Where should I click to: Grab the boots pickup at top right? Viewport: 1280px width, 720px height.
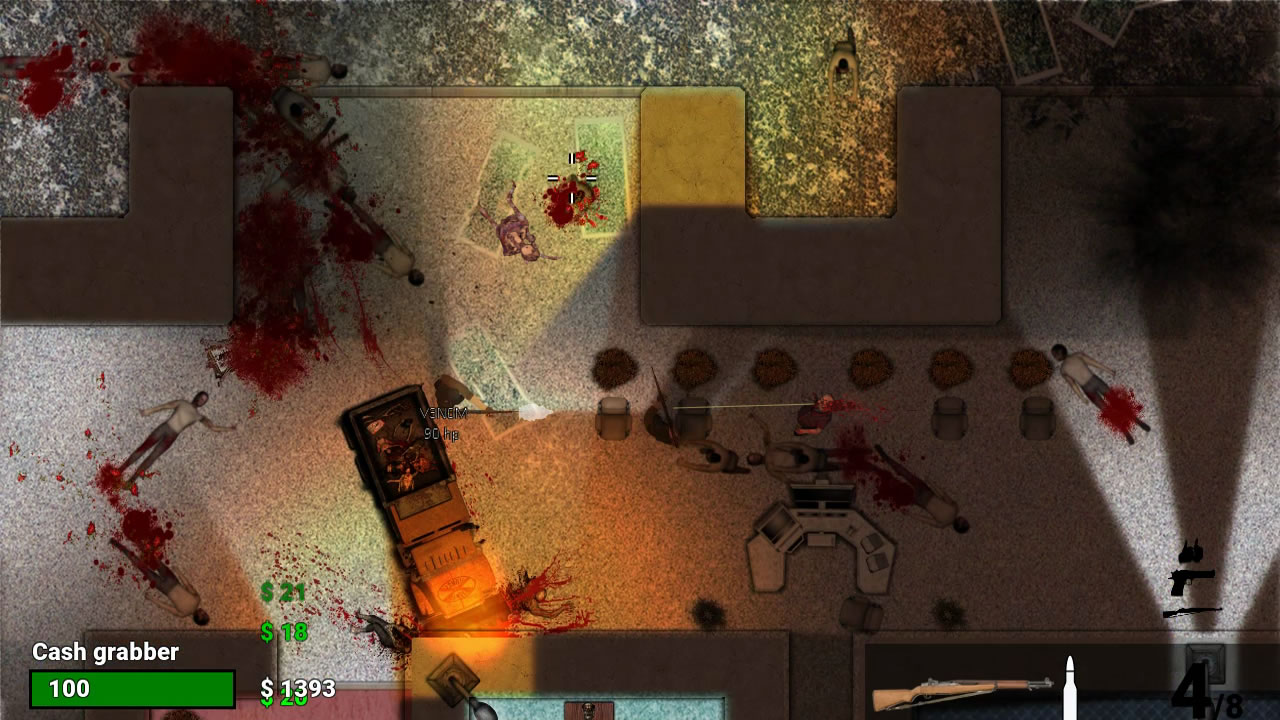coord(1190,551)
